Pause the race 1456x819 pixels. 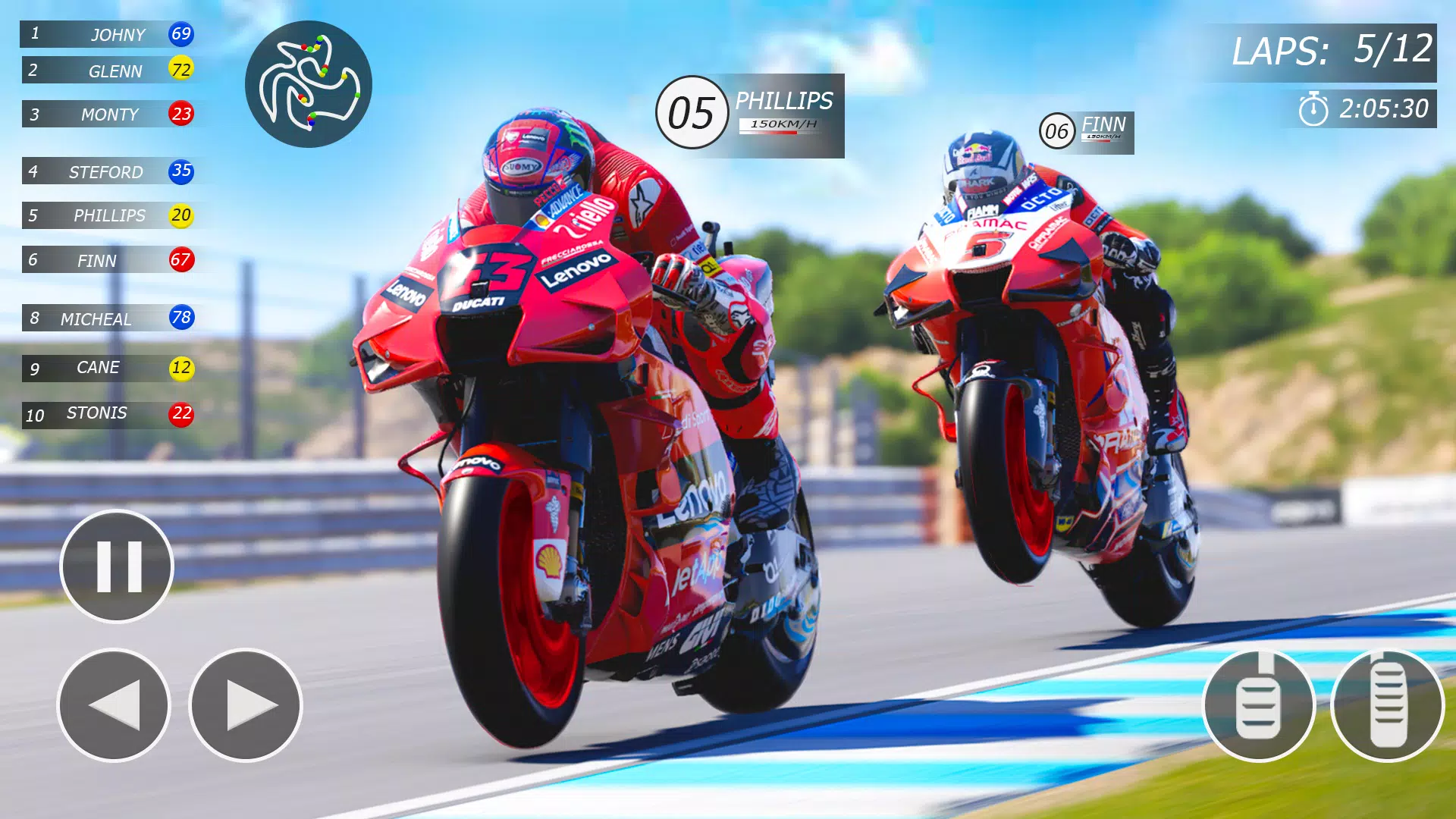pyautogui.click(x=117, y=566)
